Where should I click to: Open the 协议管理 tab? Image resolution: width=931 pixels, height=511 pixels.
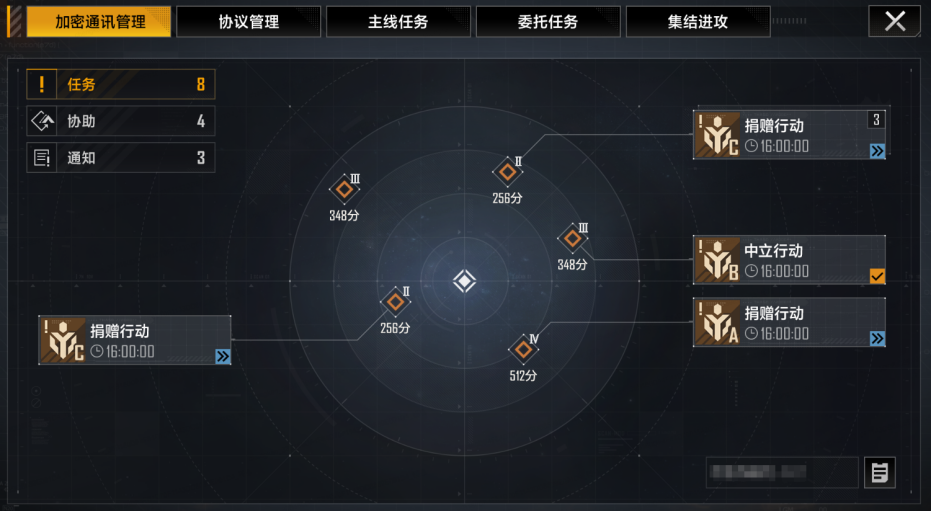pyautogui.click(x=248, y=22)
